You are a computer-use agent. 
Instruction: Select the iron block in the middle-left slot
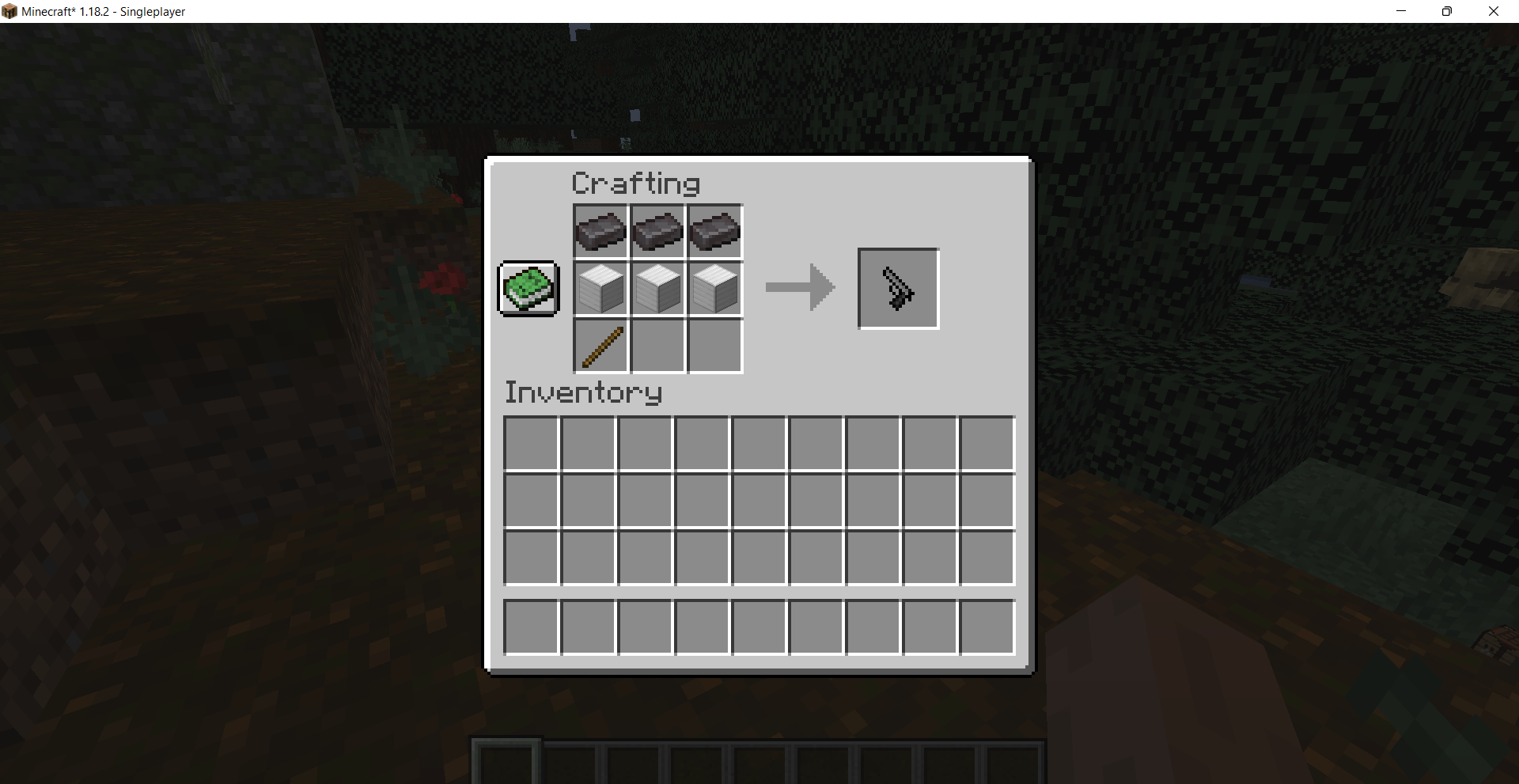(600, 288)
